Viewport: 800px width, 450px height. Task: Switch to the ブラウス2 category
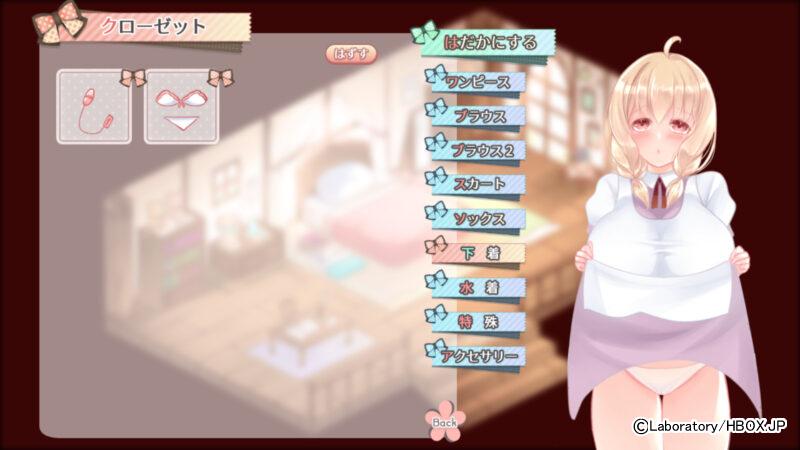(477, 150)
